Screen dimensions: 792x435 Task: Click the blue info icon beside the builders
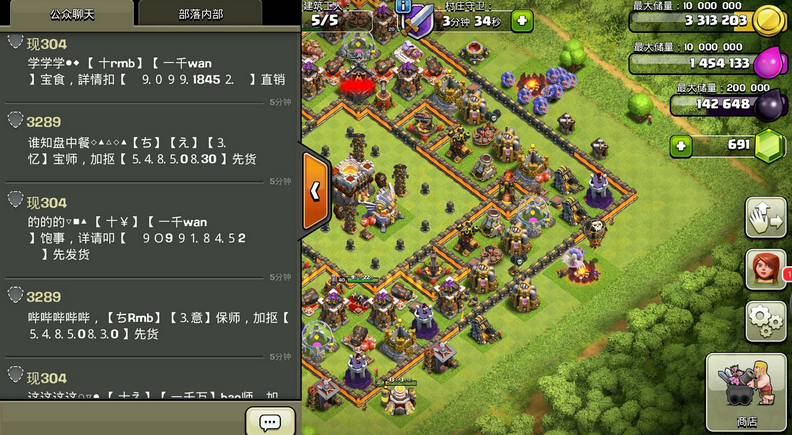click(x=403, y=6)
